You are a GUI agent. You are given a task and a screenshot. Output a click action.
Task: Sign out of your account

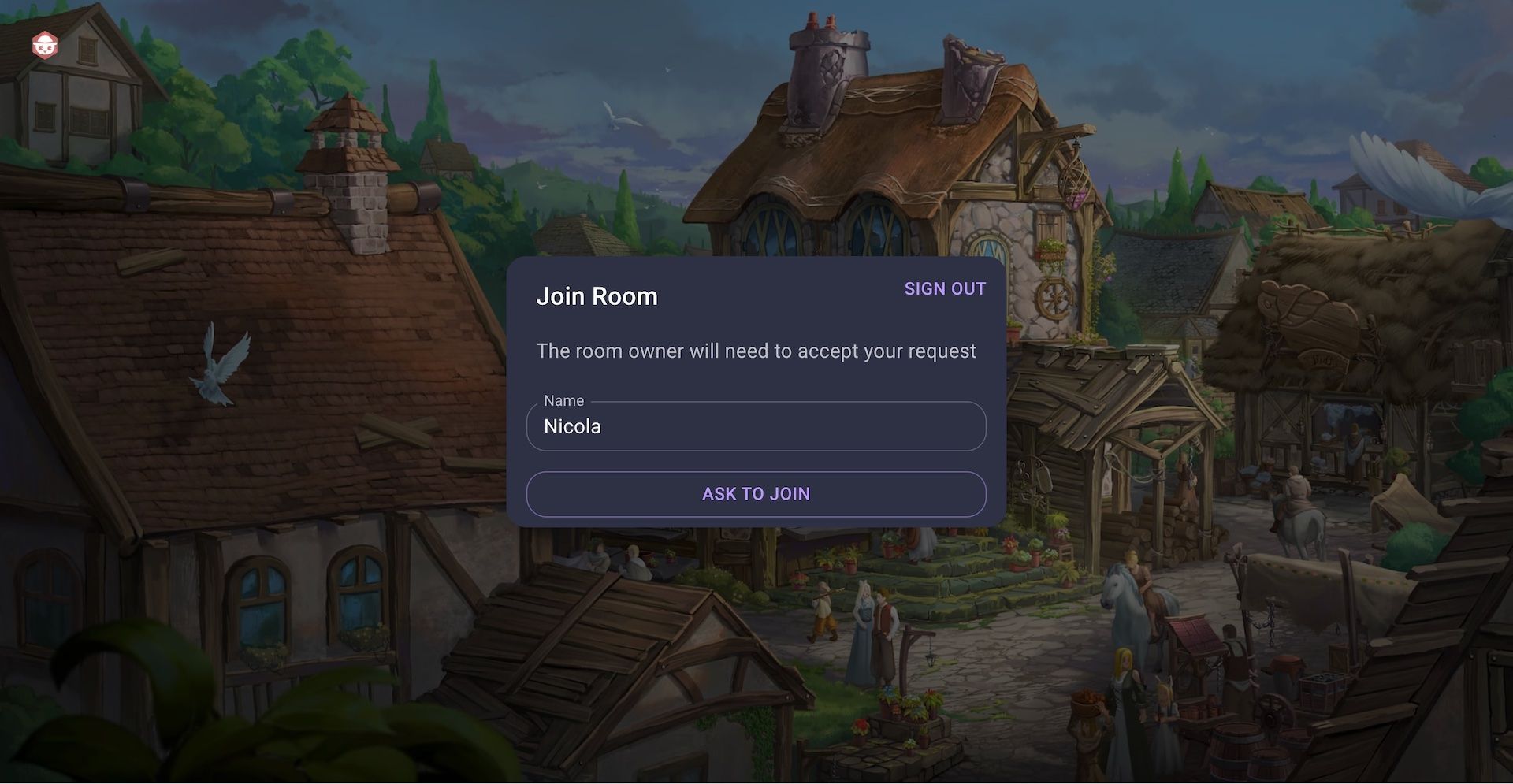(x=944, y=288)
